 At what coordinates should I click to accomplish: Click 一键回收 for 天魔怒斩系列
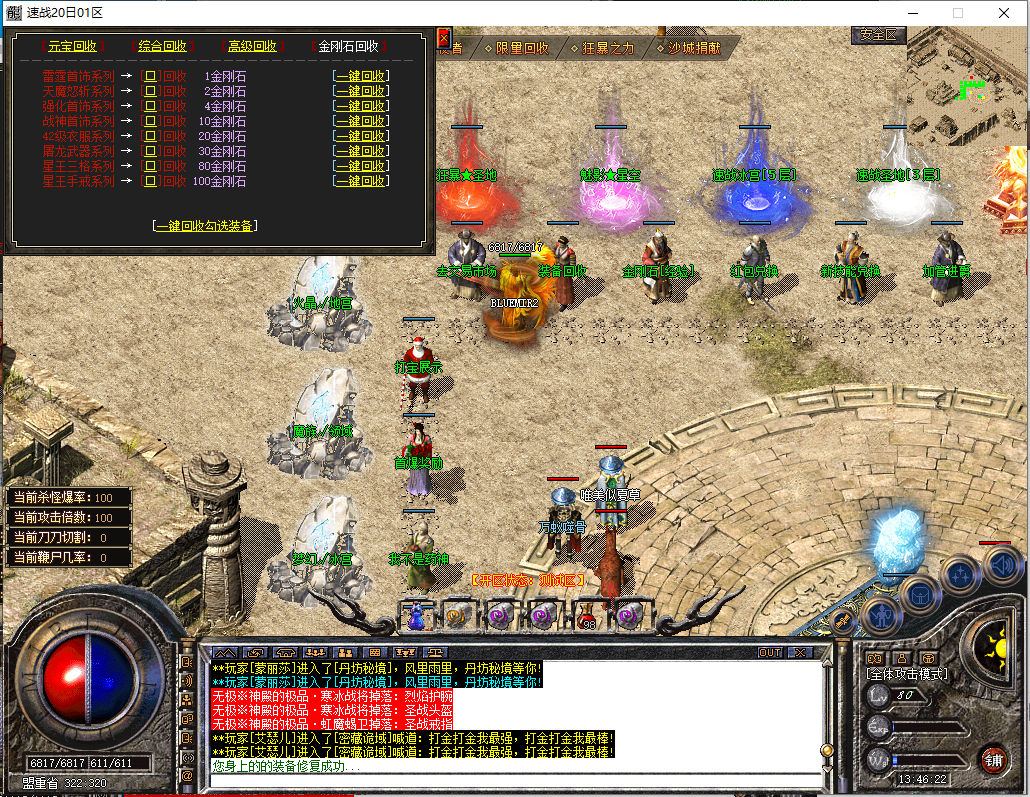(361, 91)
